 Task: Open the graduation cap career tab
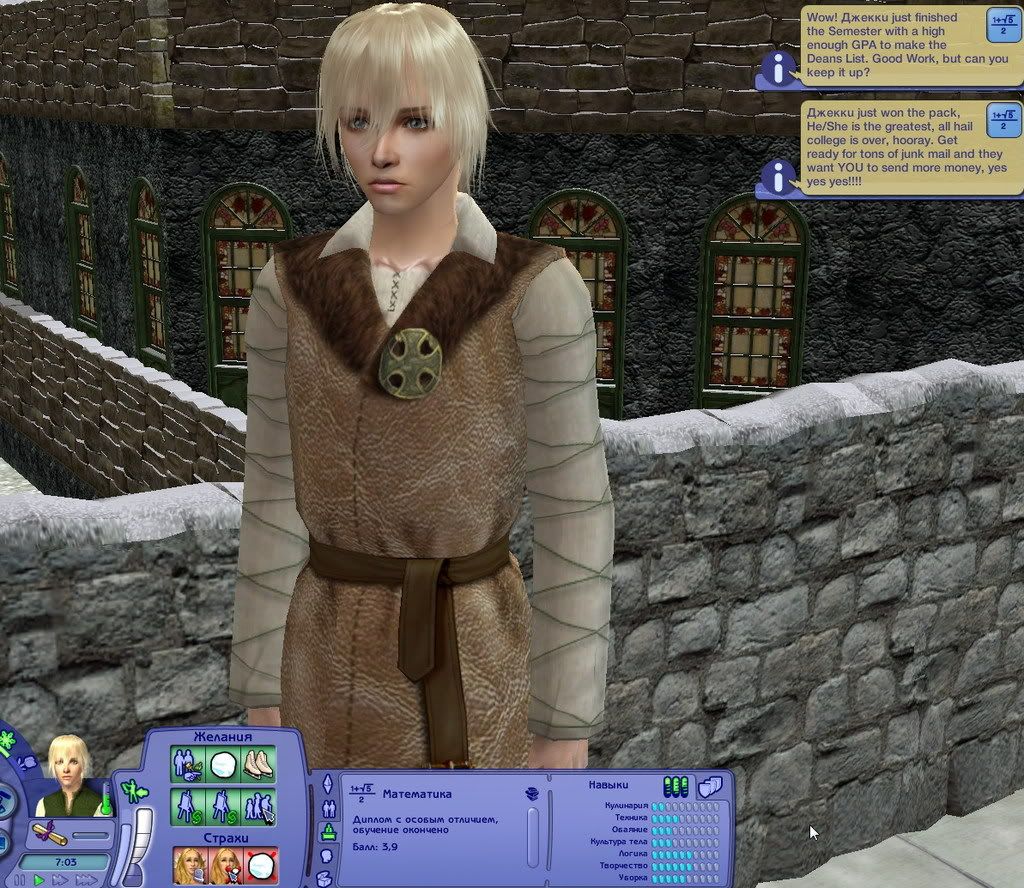coord(327,832)
